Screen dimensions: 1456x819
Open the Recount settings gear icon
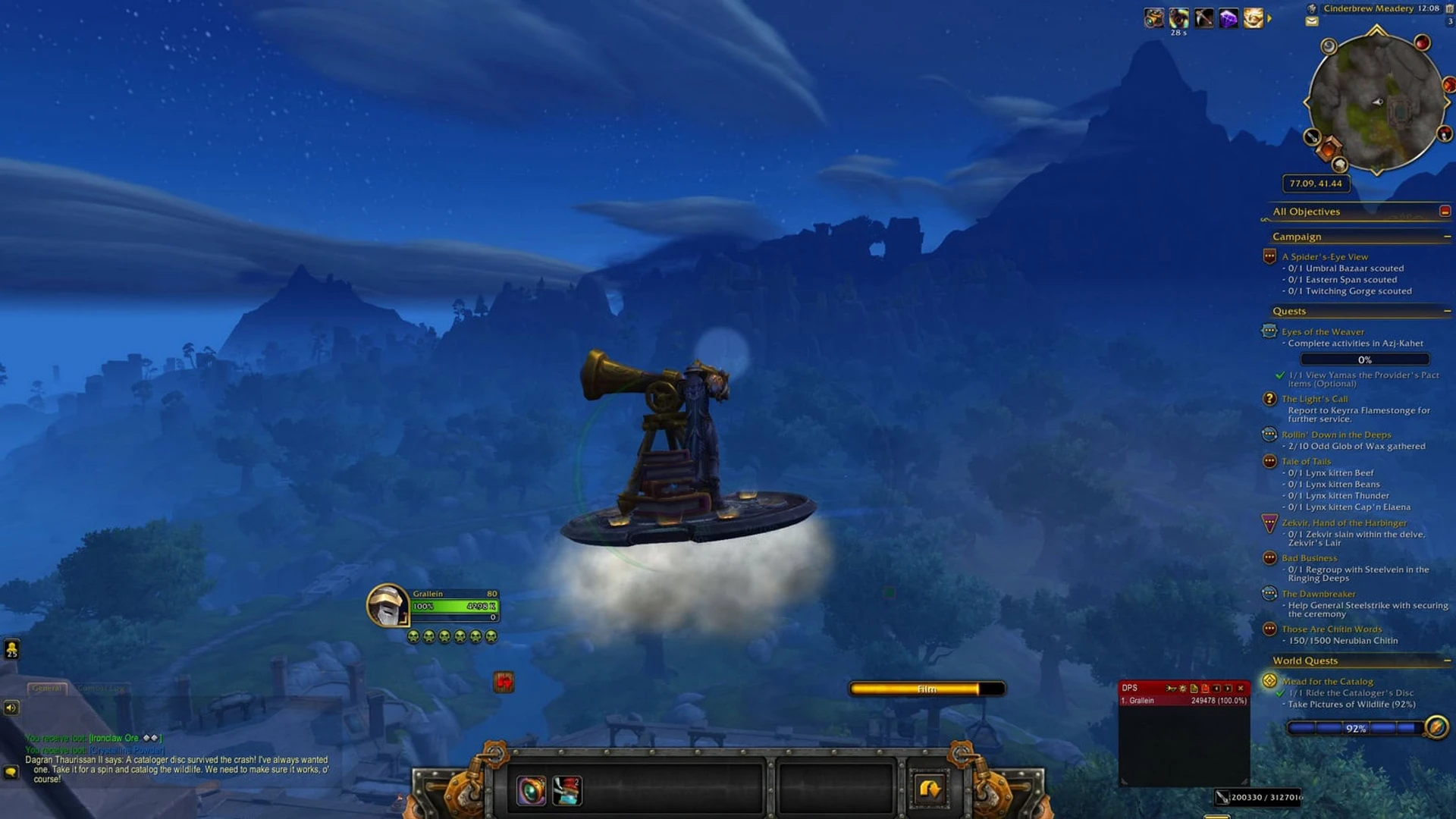pyautogui.click(x=1183, y=689)
